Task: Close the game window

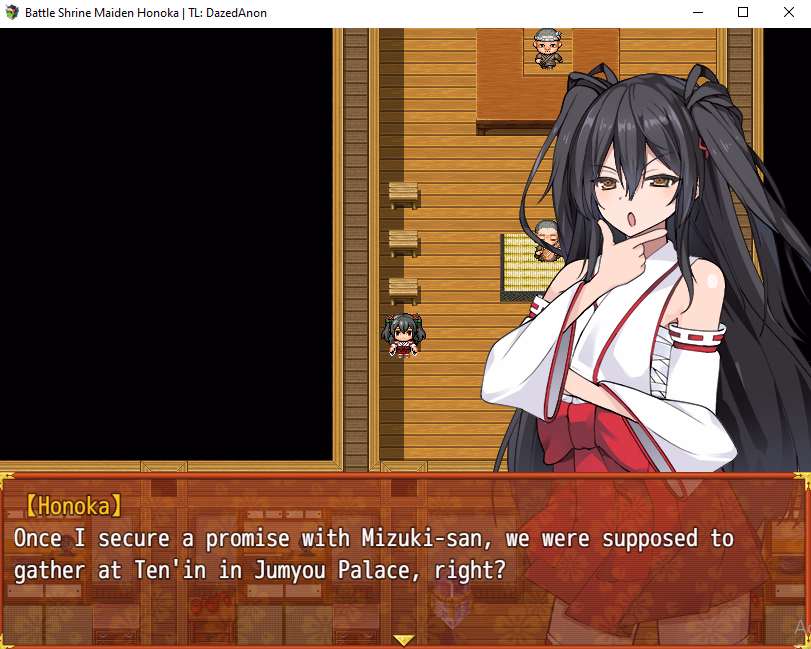Action: pyautogui.click(x=788, y=13)
